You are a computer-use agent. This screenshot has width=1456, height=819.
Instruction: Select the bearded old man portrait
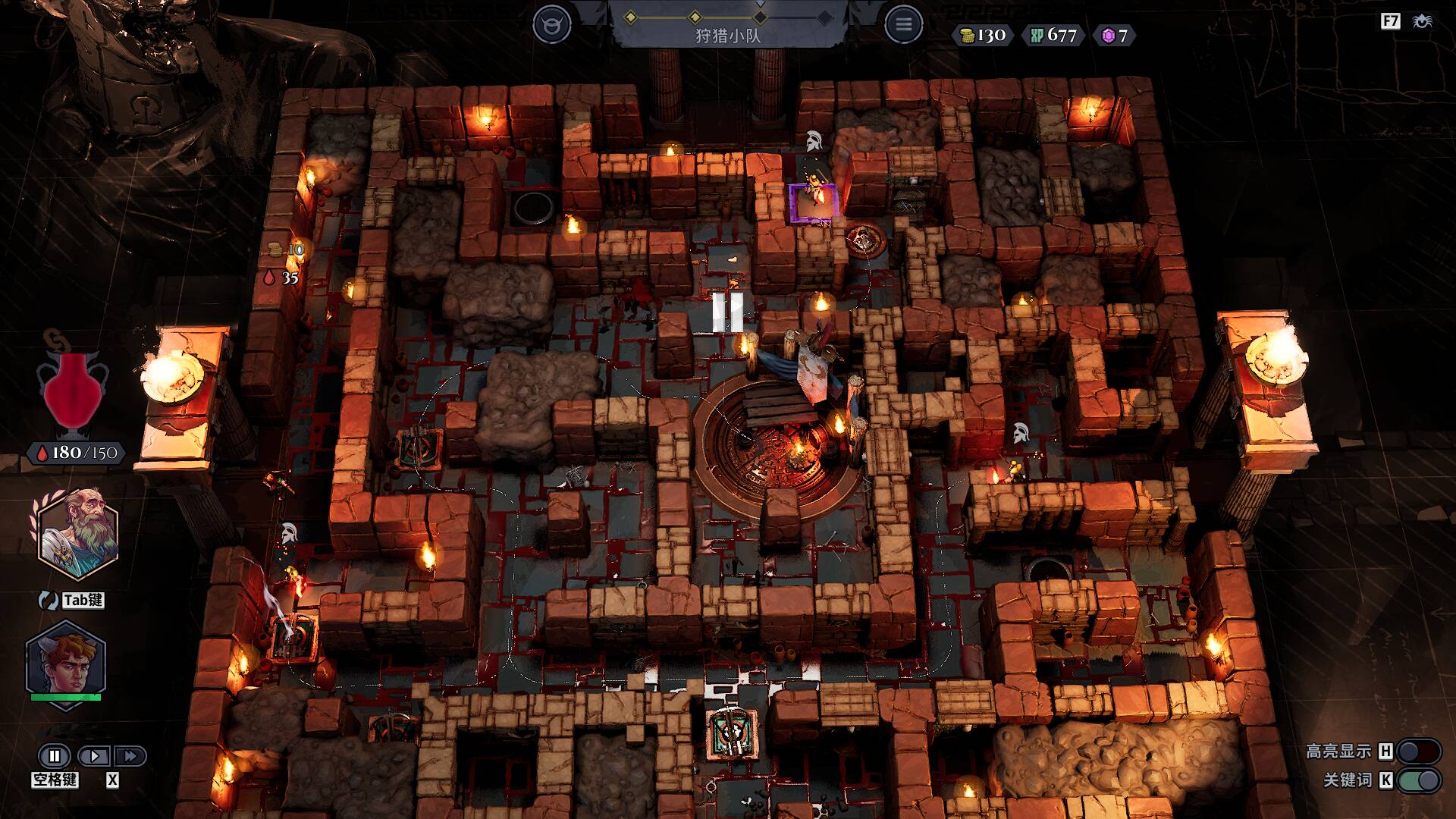pyautogui.click(x=78, y=535)
